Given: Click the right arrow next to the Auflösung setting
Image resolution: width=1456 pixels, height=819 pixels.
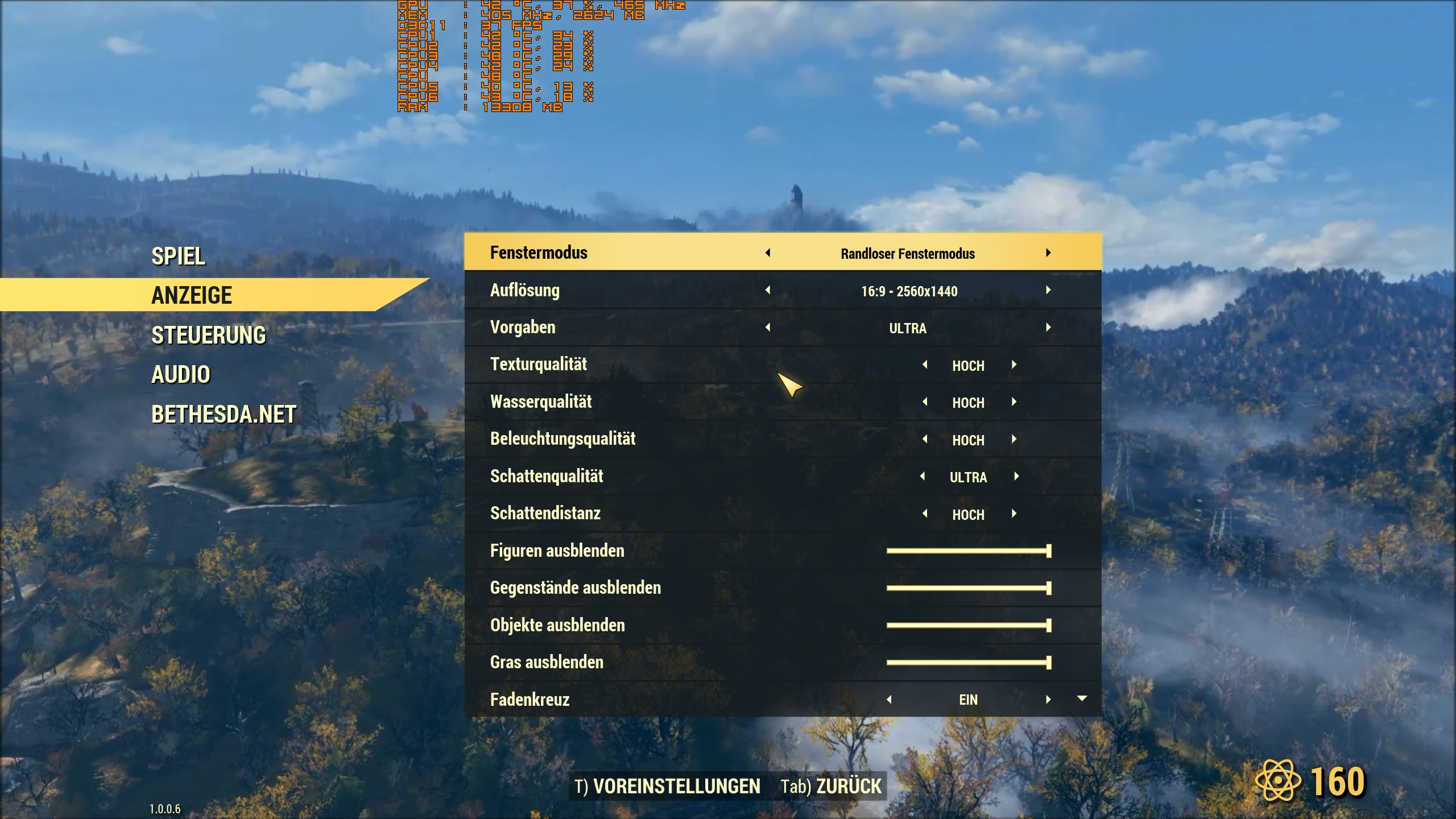Looking at the screenshot, I should (1049, 290).
